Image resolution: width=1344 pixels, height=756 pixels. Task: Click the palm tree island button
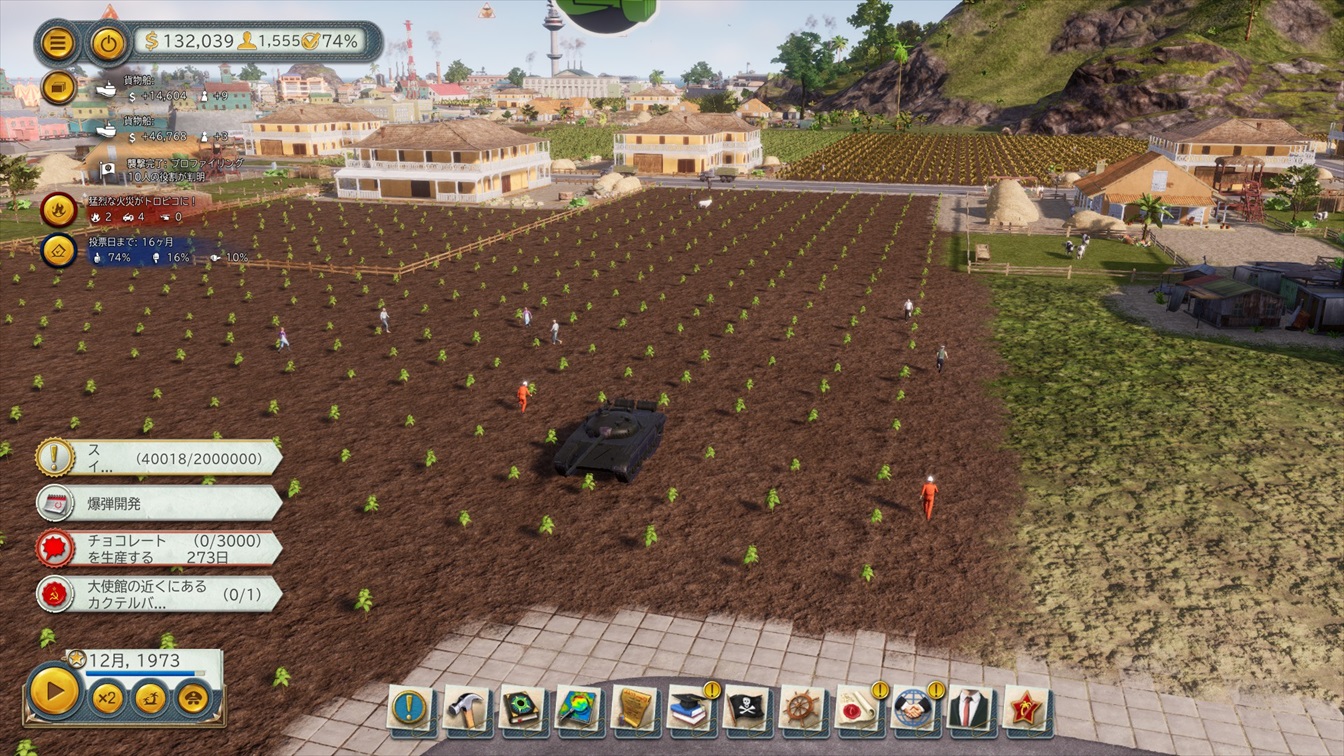(x=150, y=697)
